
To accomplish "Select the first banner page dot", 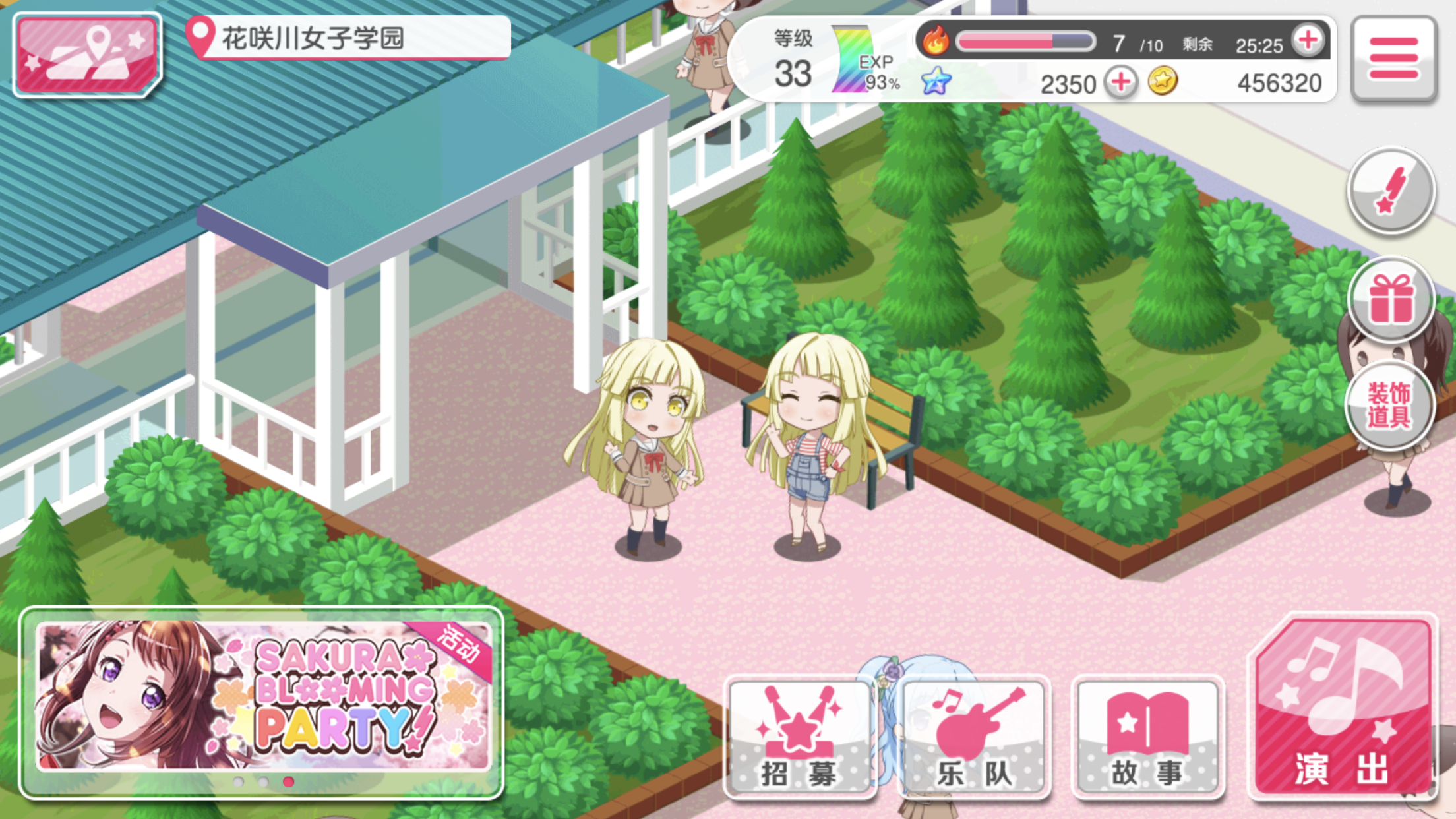I will (239, 782).
